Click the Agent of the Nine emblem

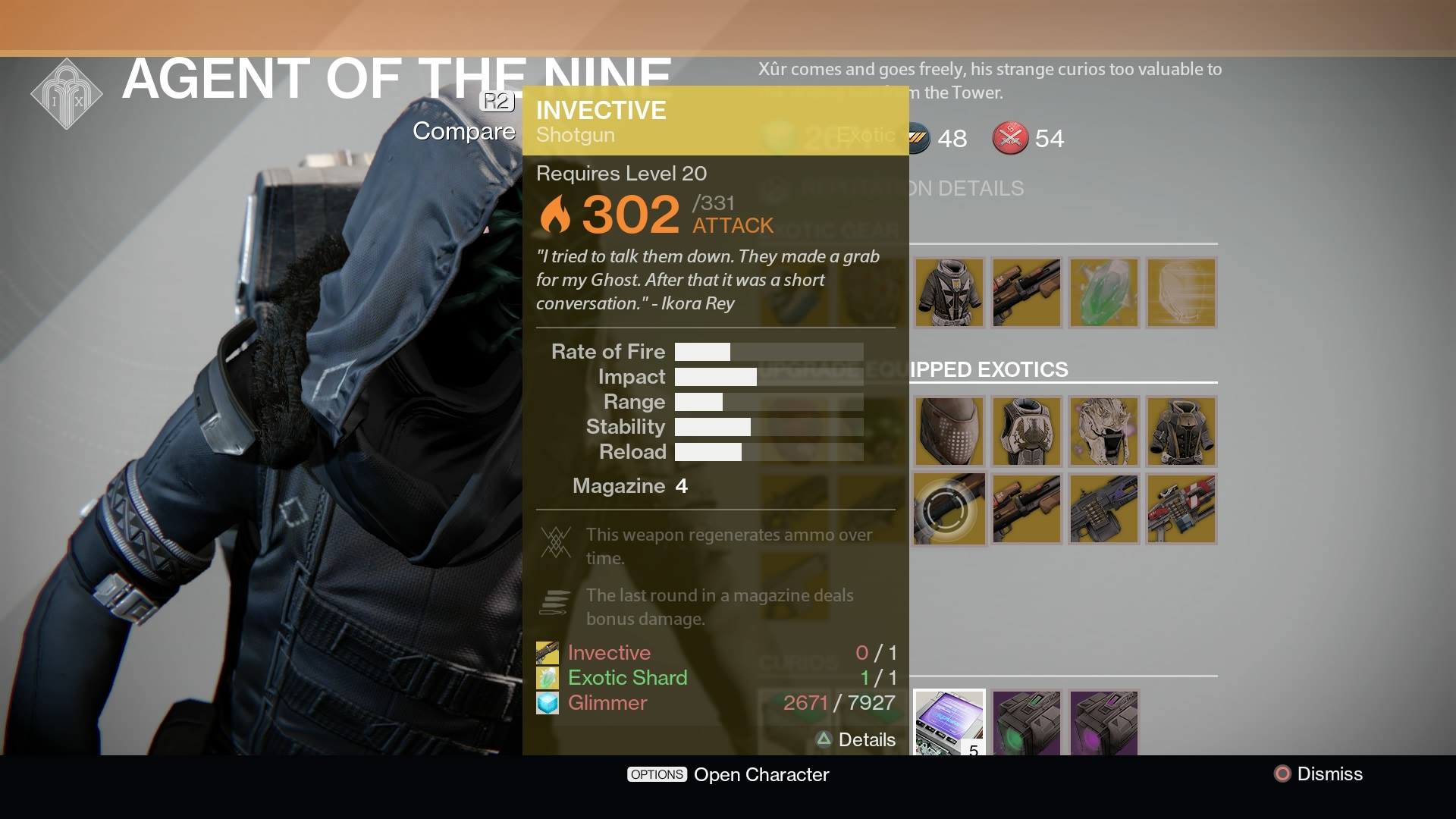(x=66, y=93)
